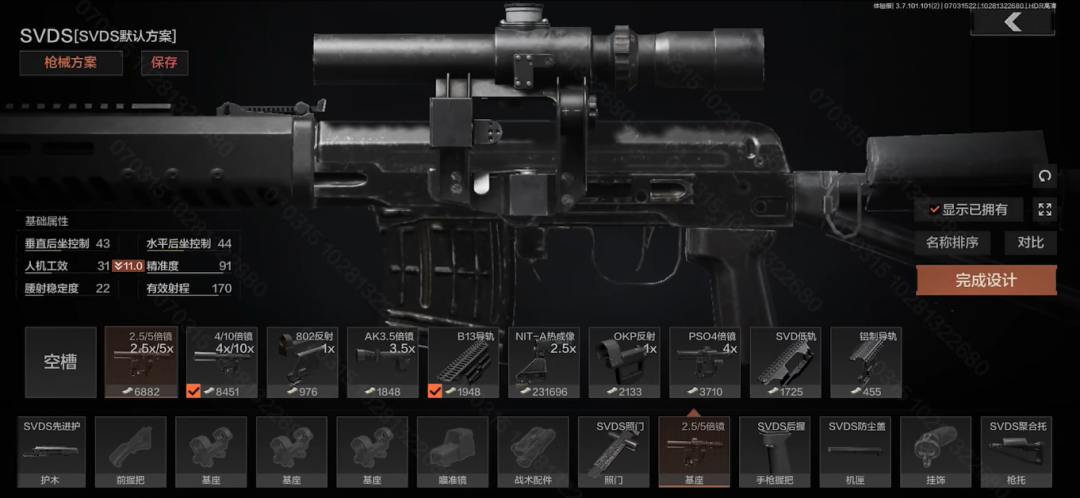The width and height of the screenshot is (1080, 498).
Task: Reset the weapon view rotation icon
Action: [1045, 176]
